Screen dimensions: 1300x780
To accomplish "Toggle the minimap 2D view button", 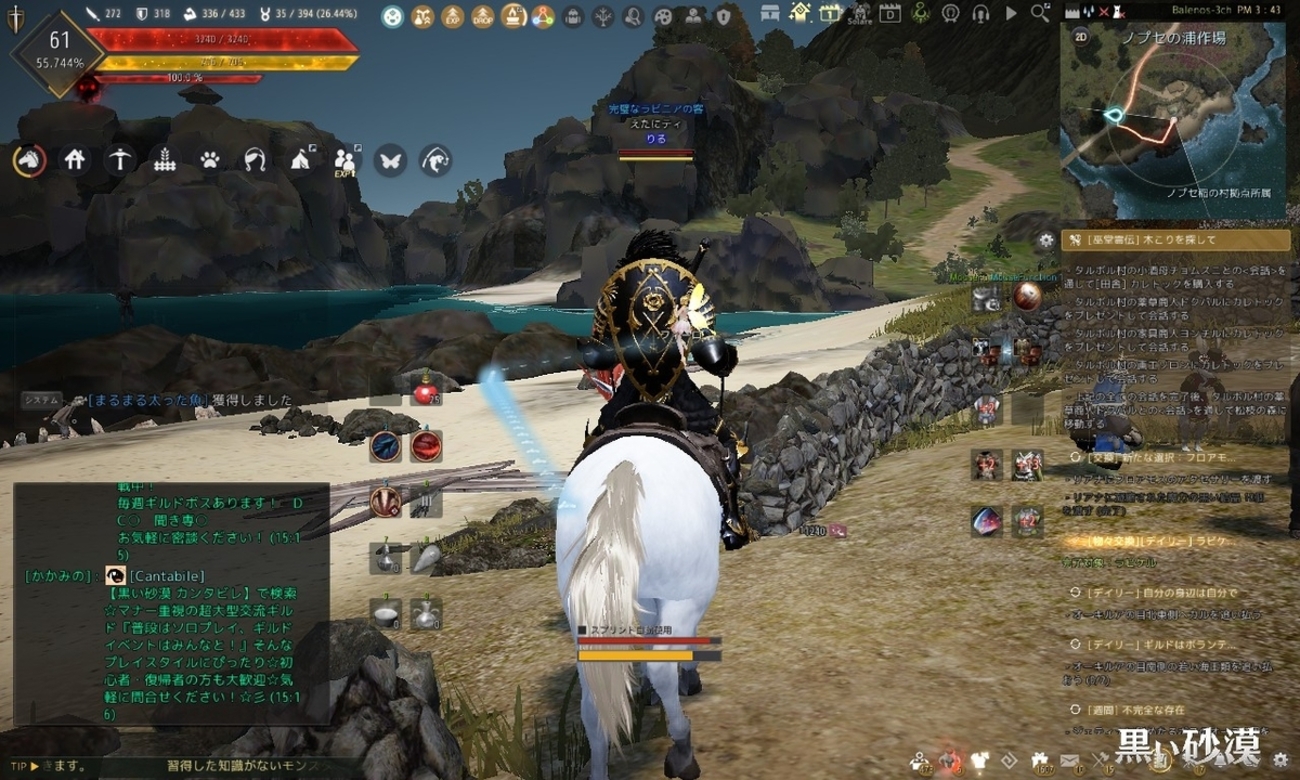I will point(1080,36).
